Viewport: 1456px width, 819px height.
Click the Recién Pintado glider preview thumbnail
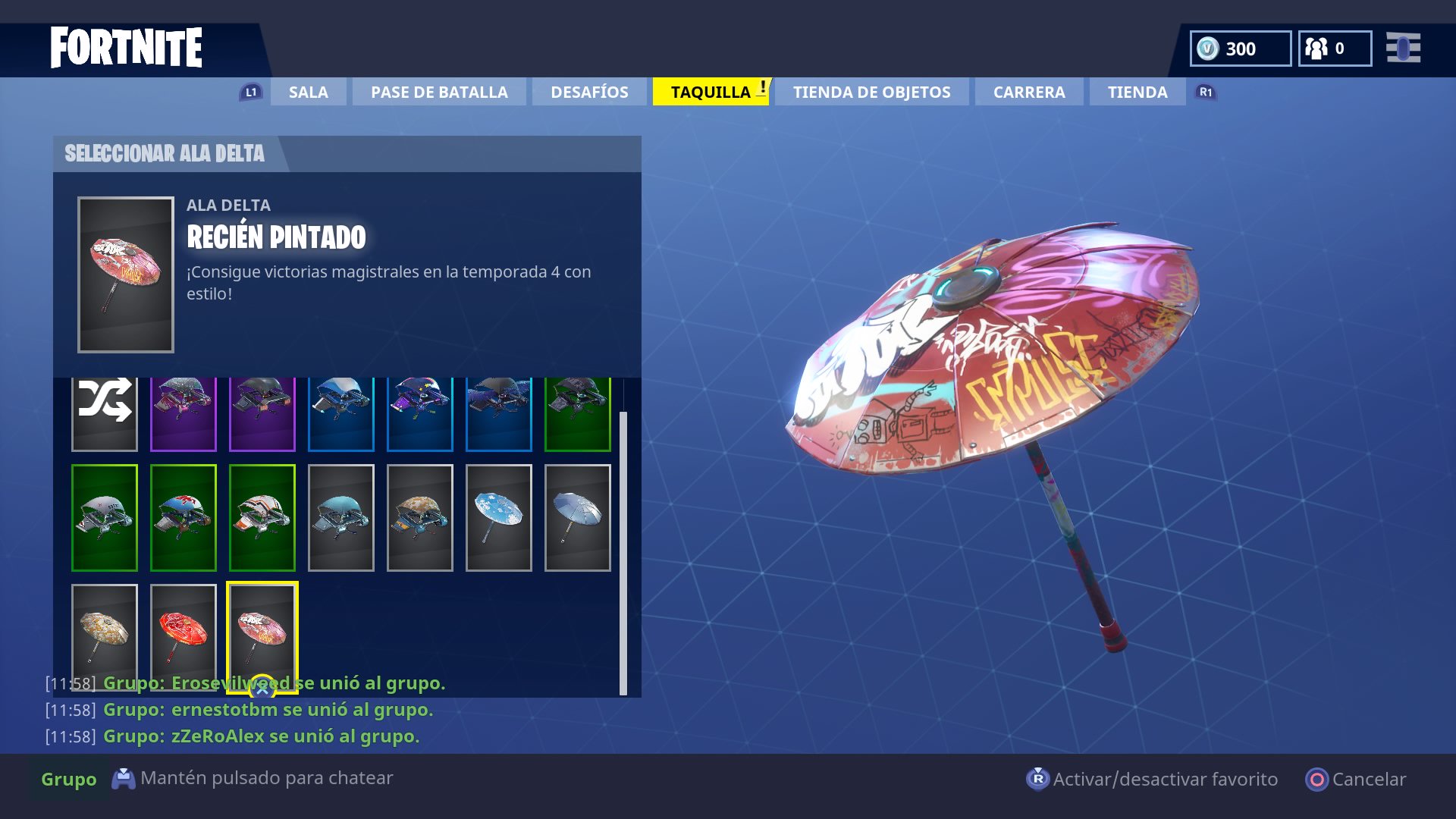coord(126,275)
